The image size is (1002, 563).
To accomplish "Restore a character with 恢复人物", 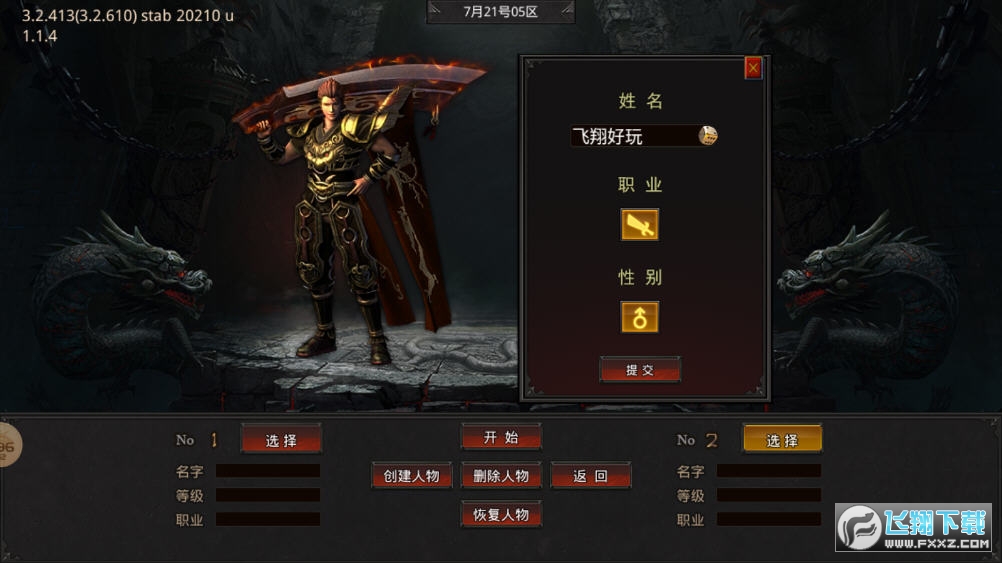I will (501, 515).
